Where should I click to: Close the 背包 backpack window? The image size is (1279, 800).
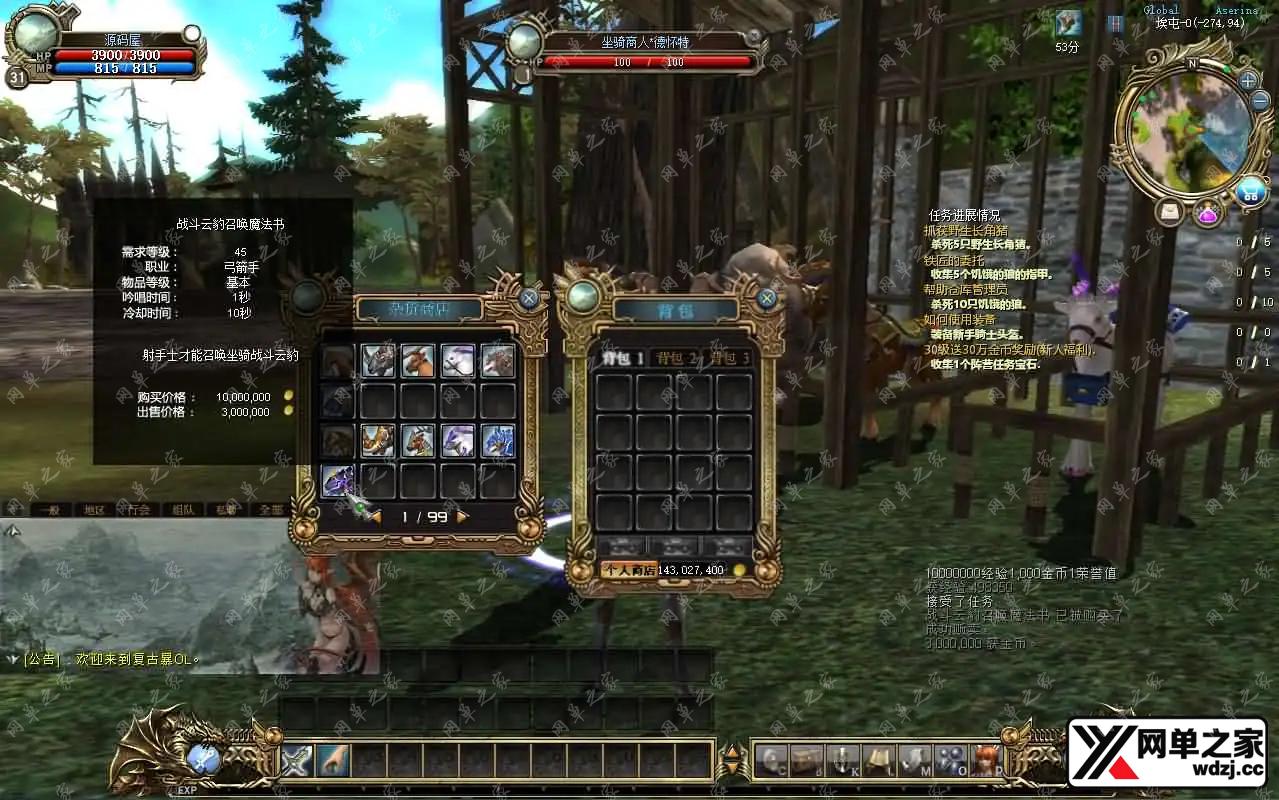tap(767, 298)
